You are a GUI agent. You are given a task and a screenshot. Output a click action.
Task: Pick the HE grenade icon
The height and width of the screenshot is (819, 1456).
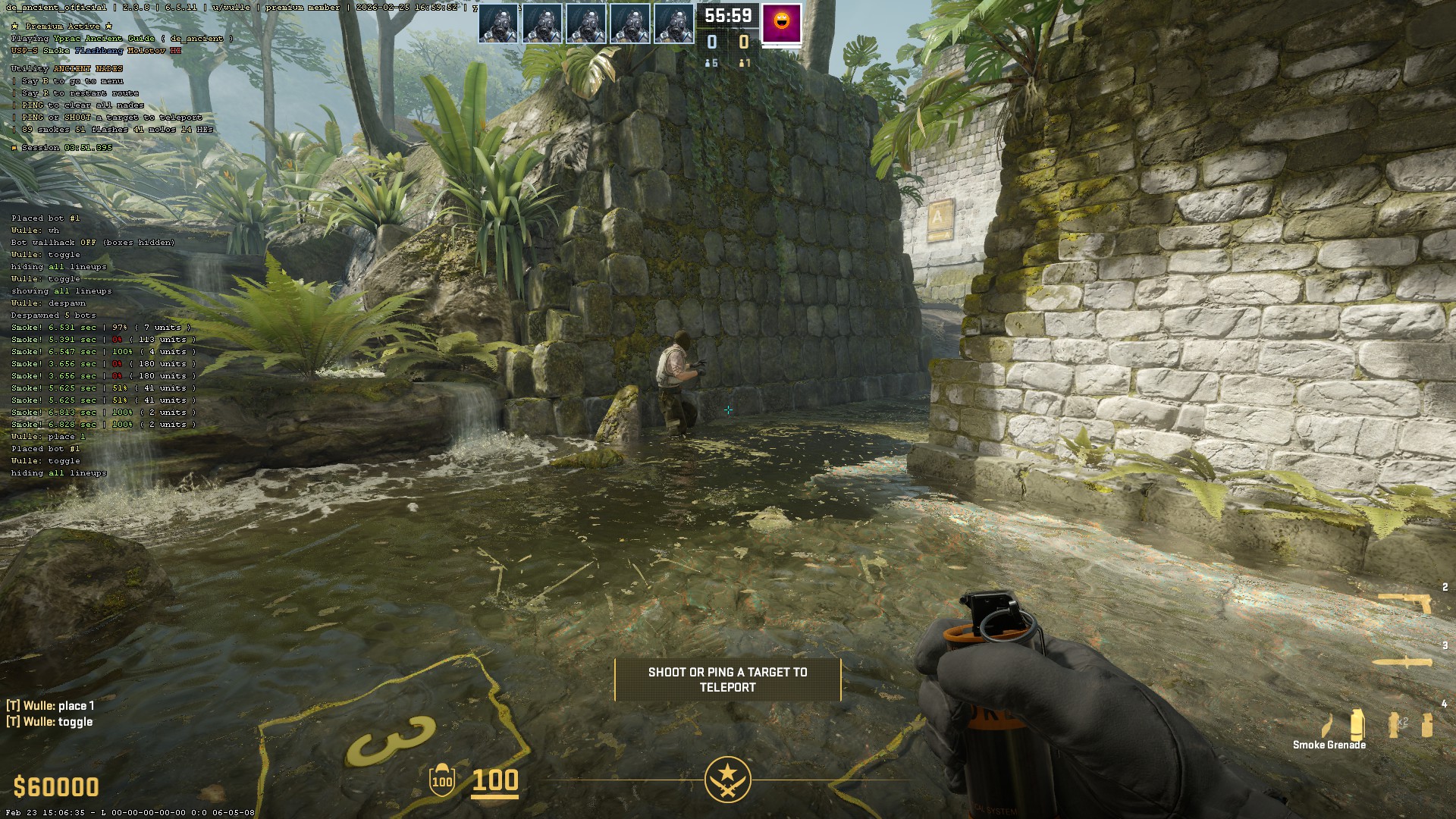pyautogui.click(x=1427, y=724)
